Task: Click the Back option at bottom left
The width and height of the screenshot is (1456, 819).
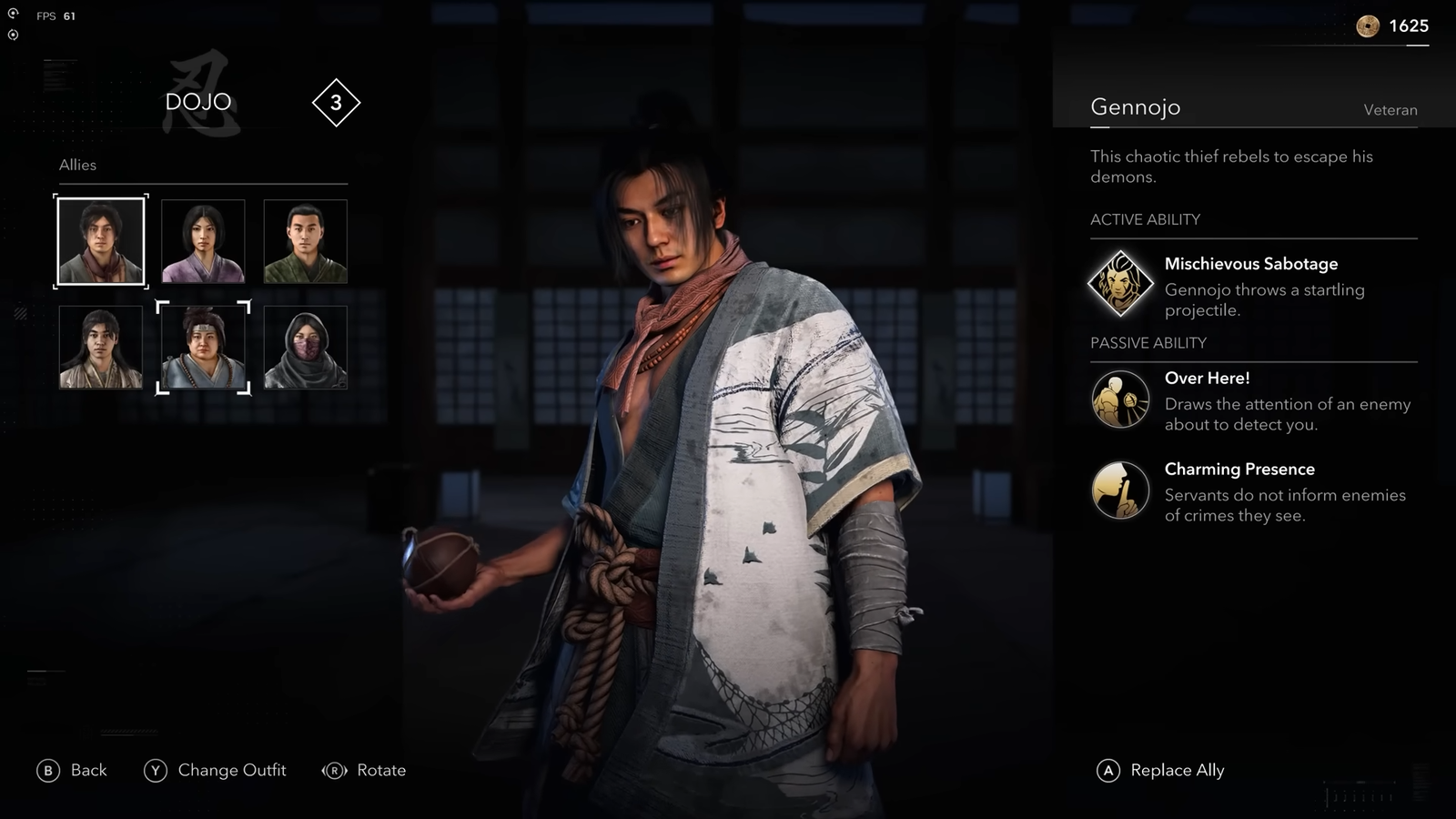Action: click(x=86, y=770)
